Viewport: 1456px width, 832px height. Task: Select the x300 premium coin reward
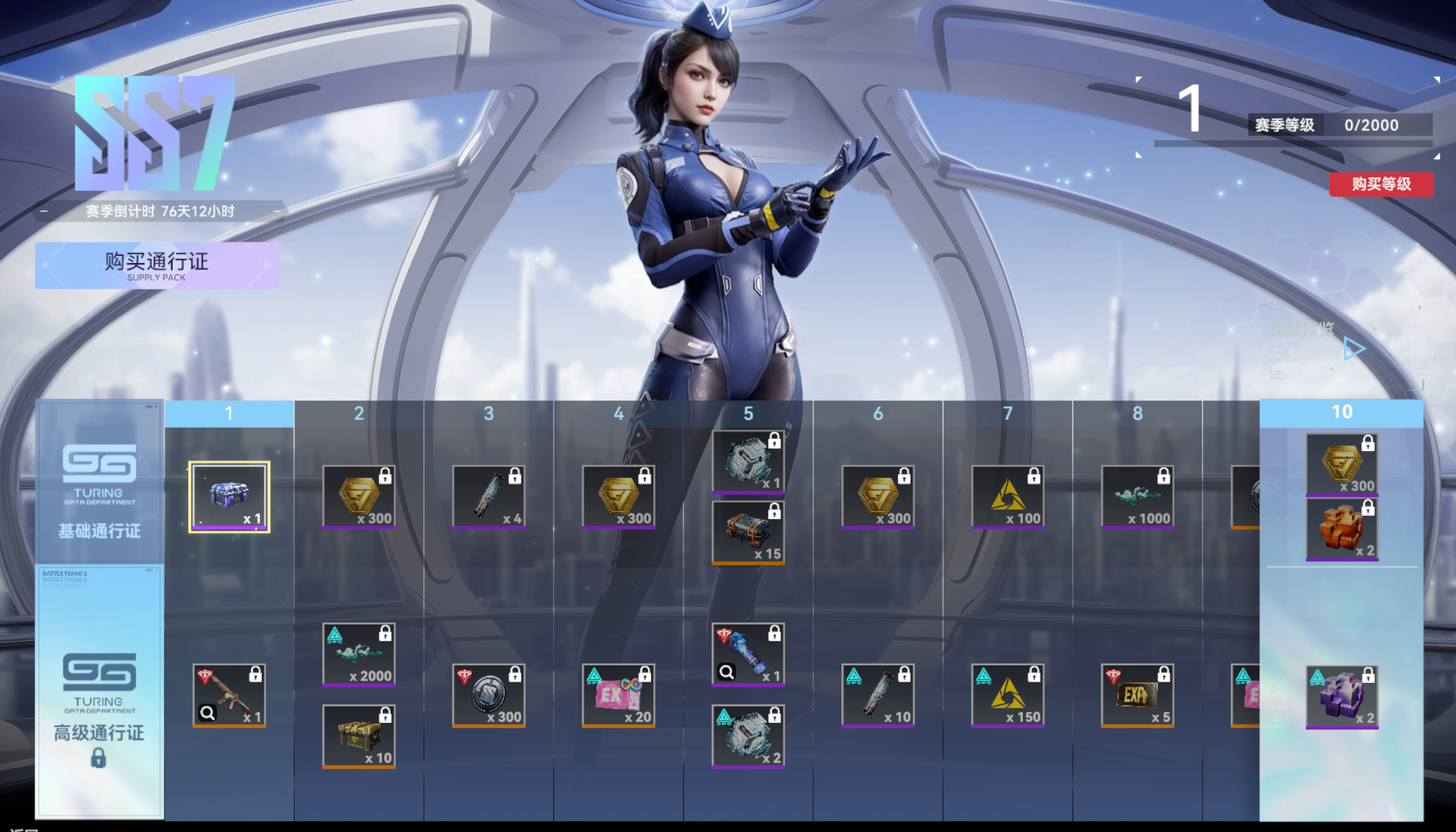489,695
